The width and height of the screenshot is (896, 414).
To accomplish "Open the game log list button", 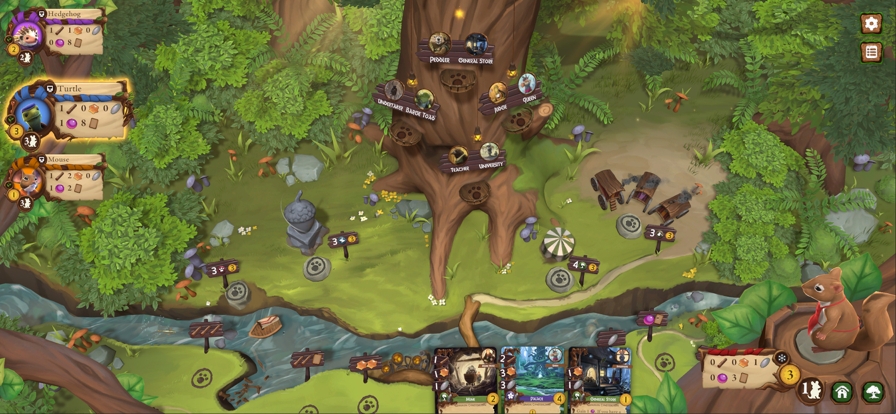I will 871,52.
